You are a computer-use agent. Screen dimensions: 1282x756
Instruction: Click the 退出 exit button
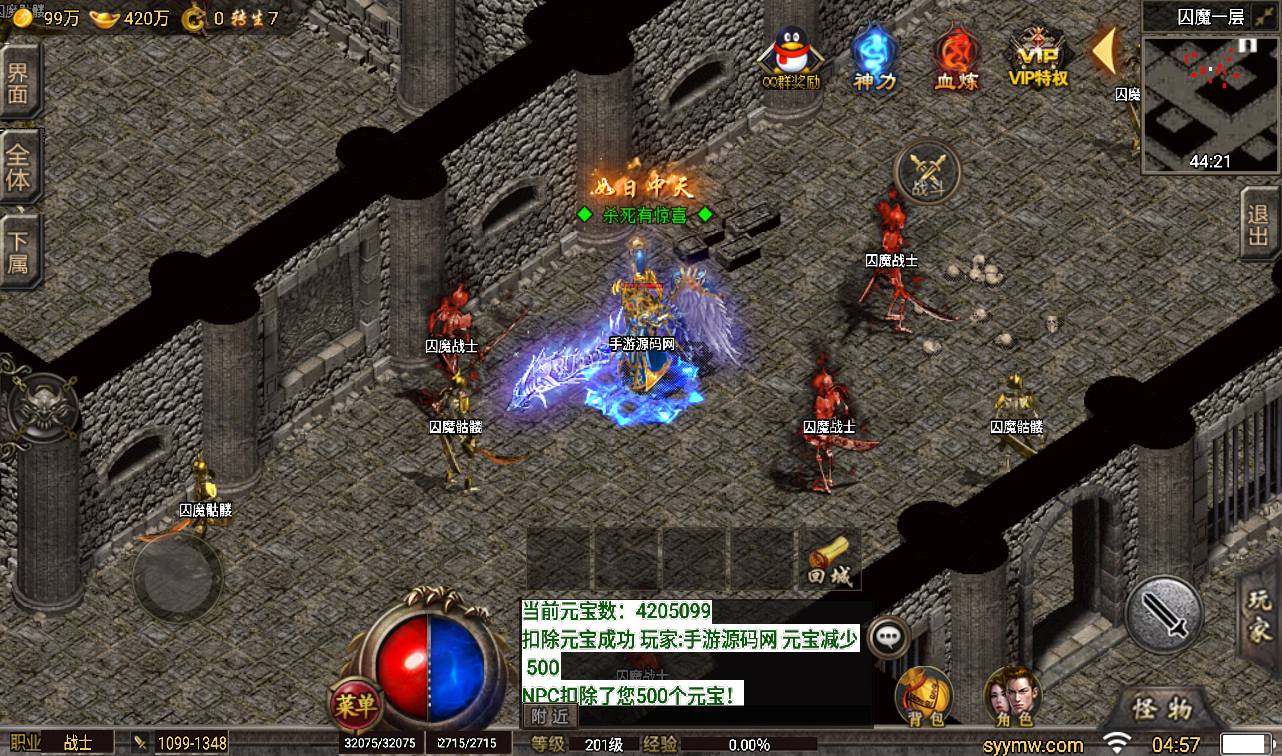coord(1259,228)
